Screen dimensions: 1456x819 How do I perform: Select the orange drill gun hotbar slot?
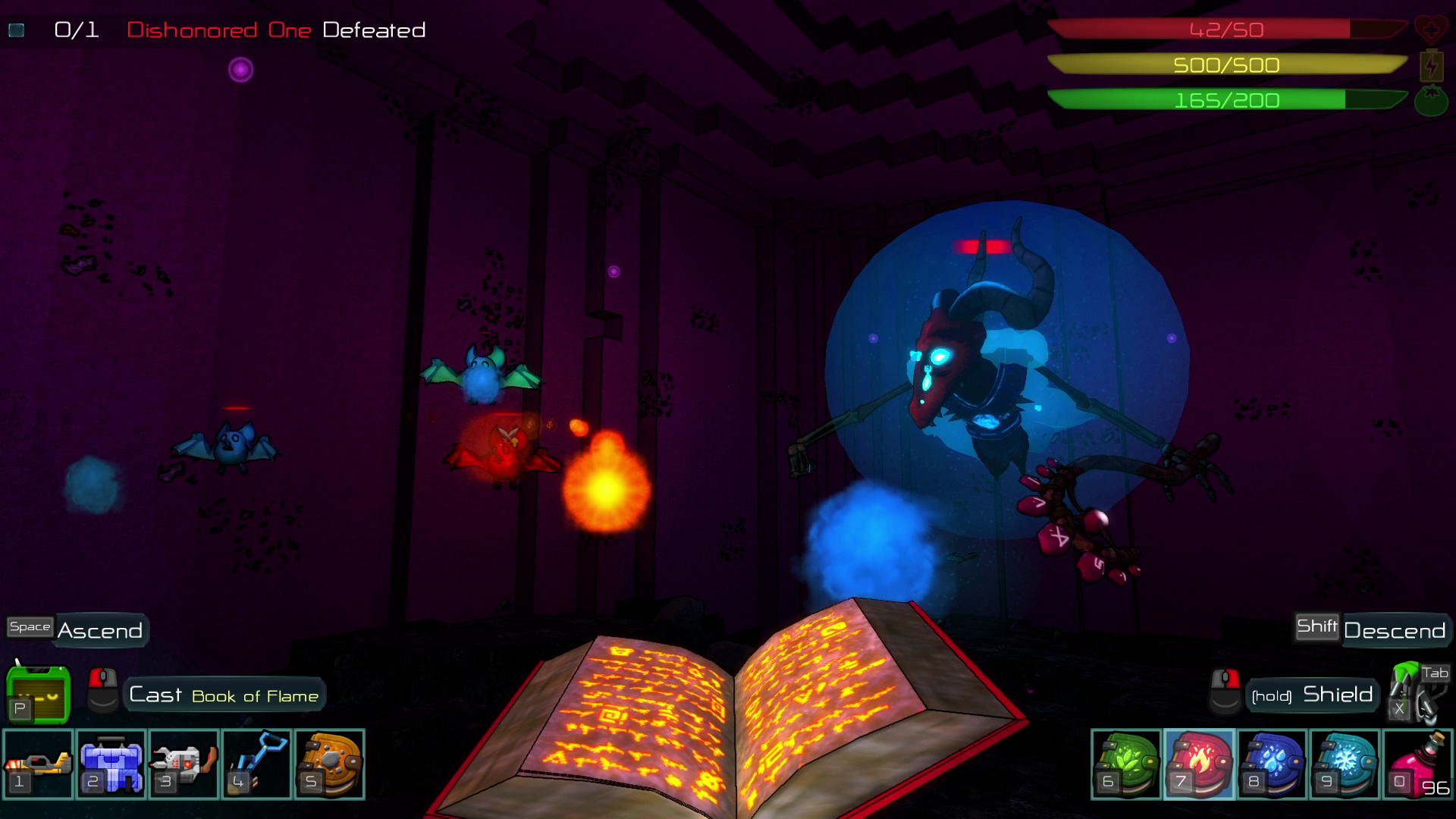point(38,764)
